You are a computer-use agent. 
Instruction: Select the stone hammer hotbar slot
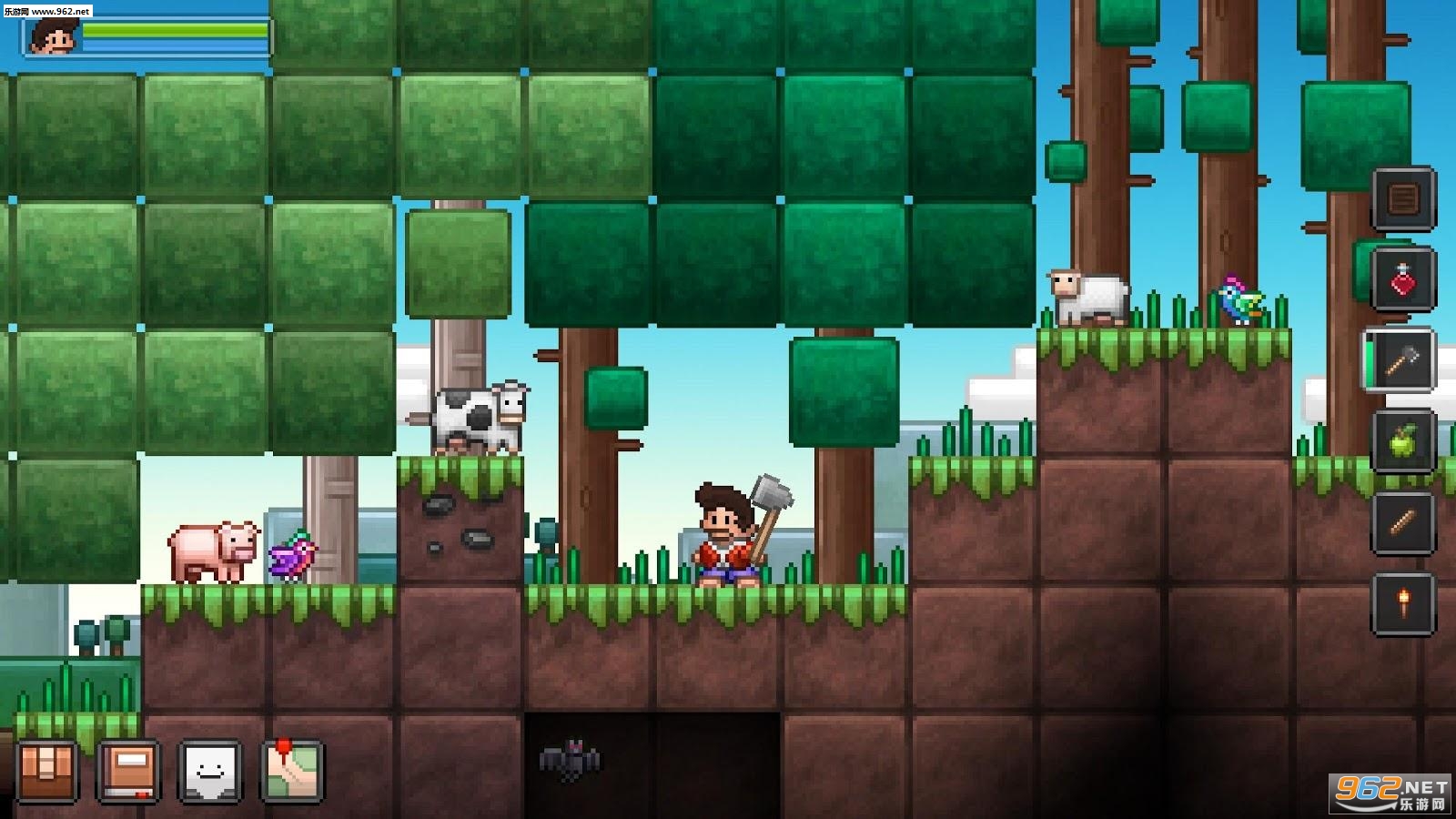pos(1402,360)
